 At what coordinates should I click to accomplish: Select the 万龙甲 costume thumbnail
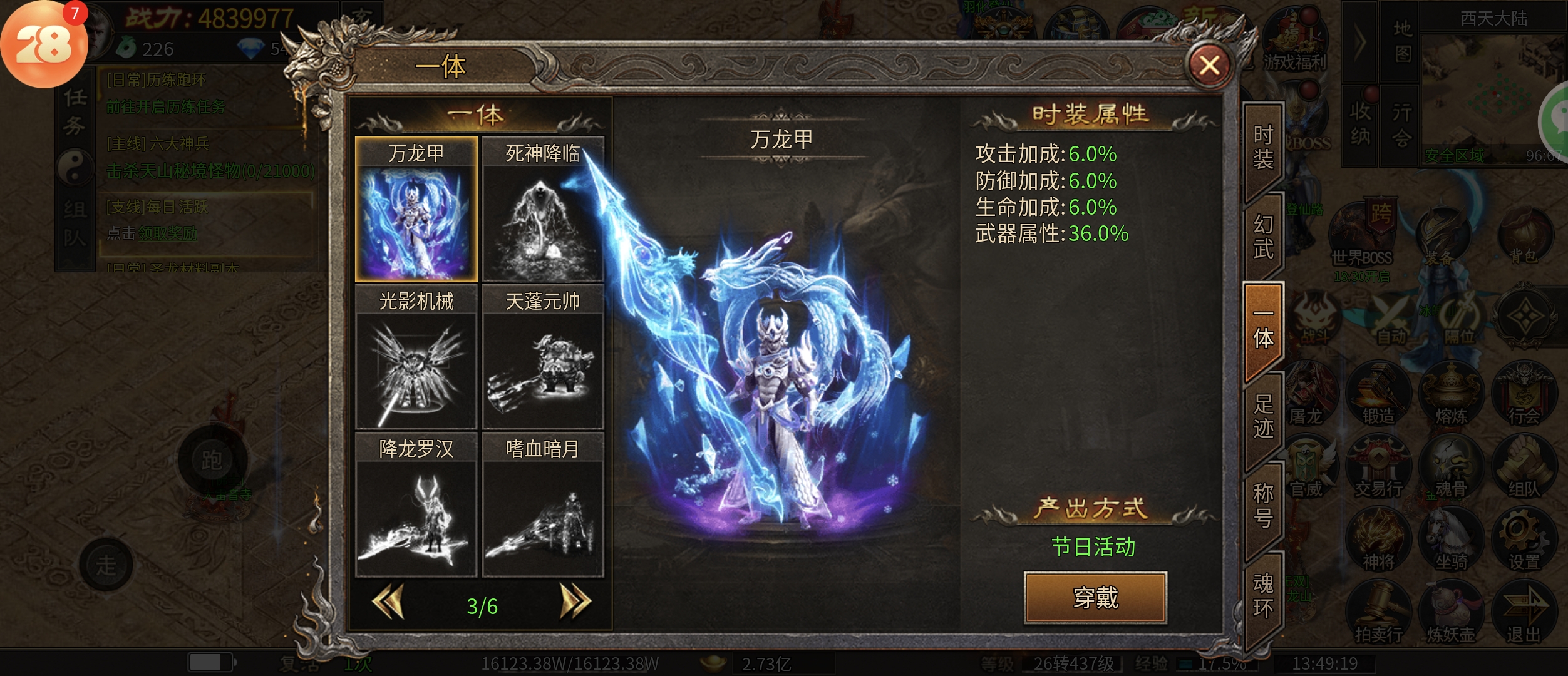click(416, 210)
